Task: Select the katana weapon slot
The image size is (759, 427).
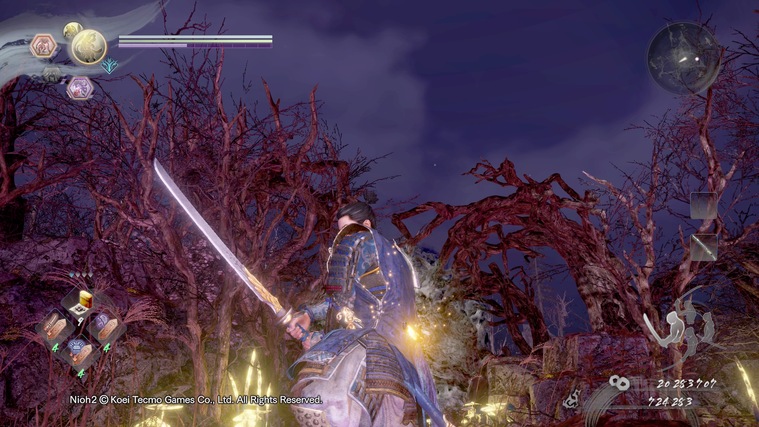Action: (703, 247)
